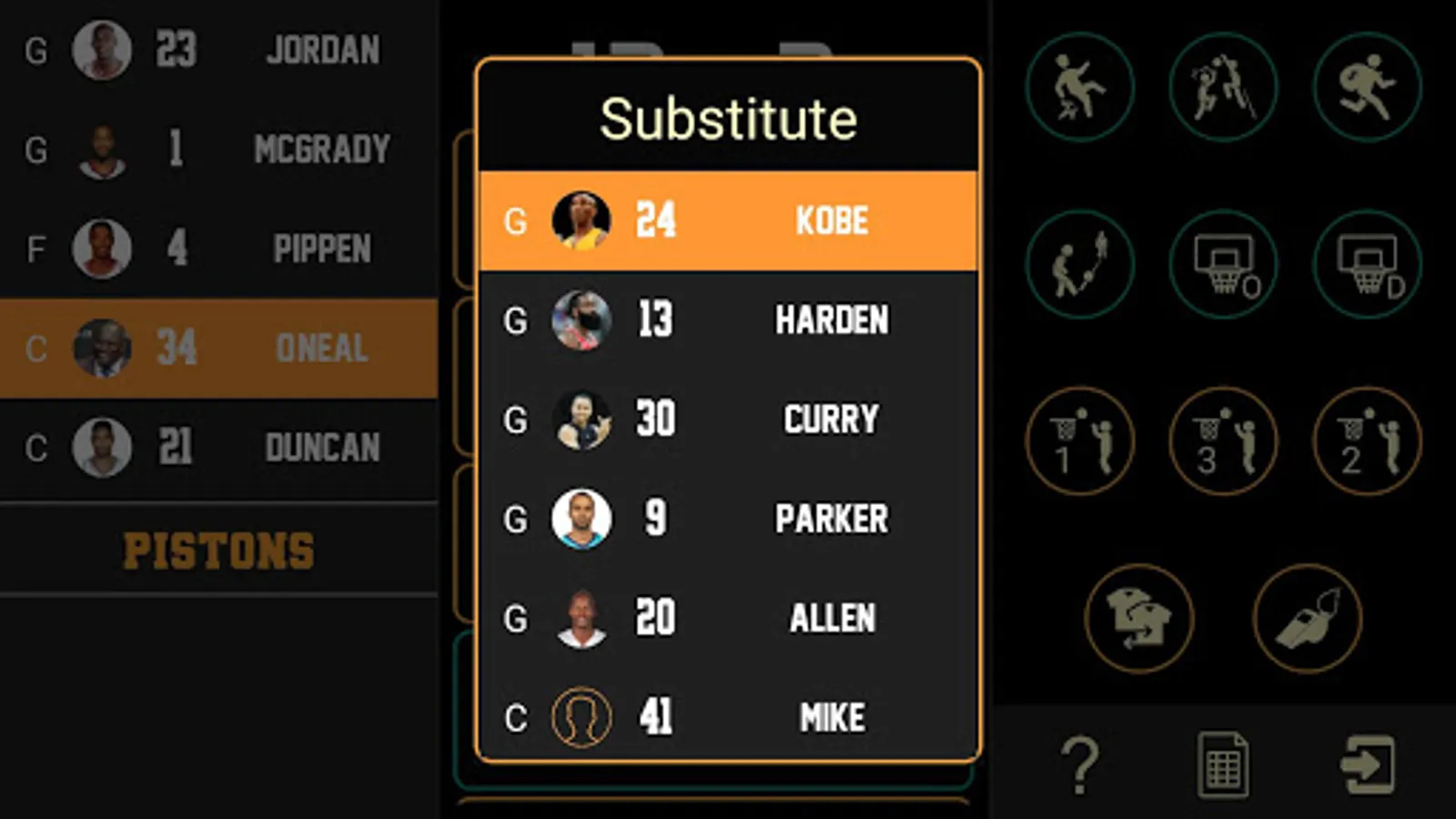Select Kobe as the substitute
The width and height of the screenshot is (1456, 819).
(728, 220)
